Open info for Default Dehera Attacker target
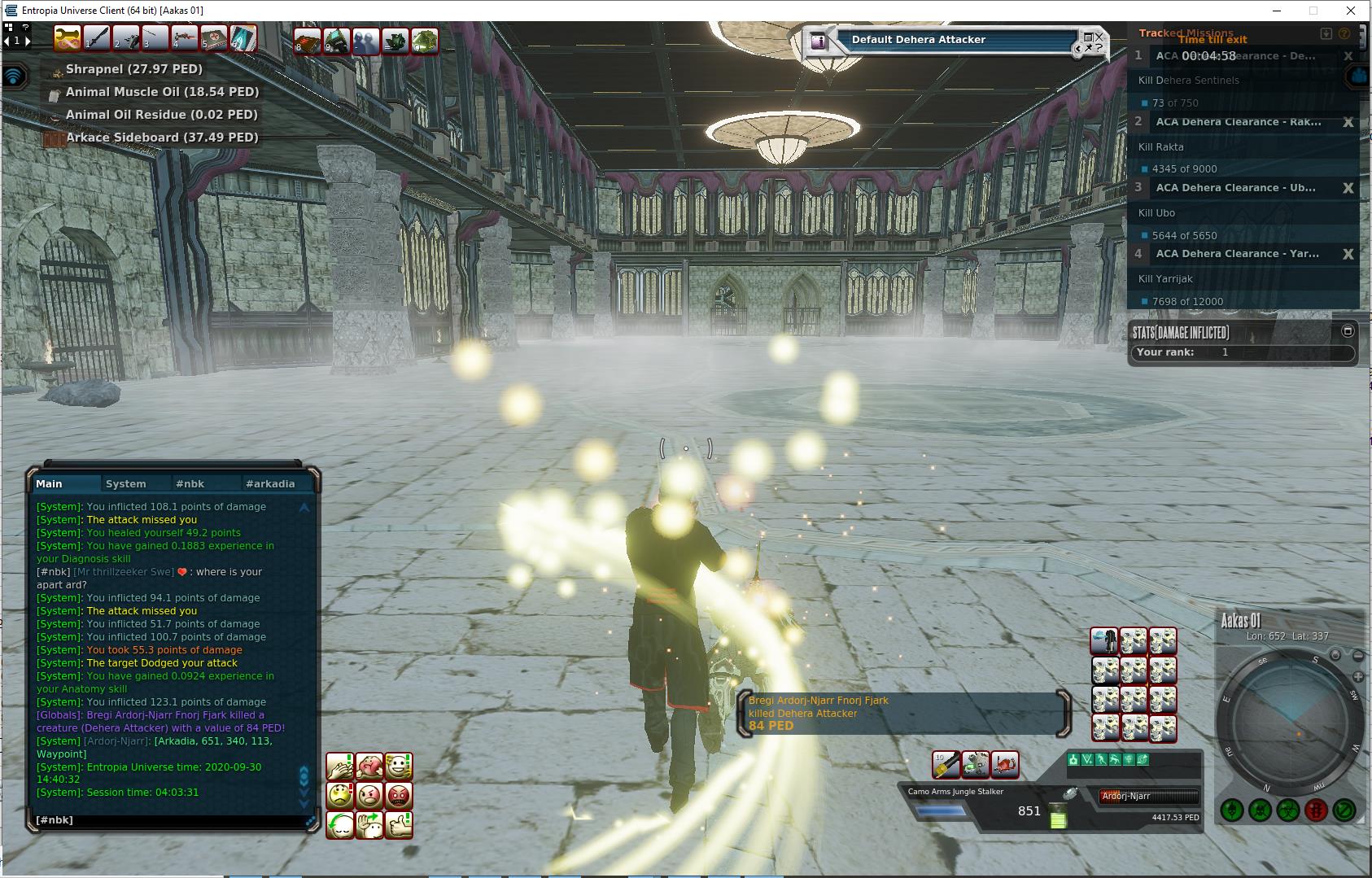1372x878 pixels. click(x=819, y=41)
